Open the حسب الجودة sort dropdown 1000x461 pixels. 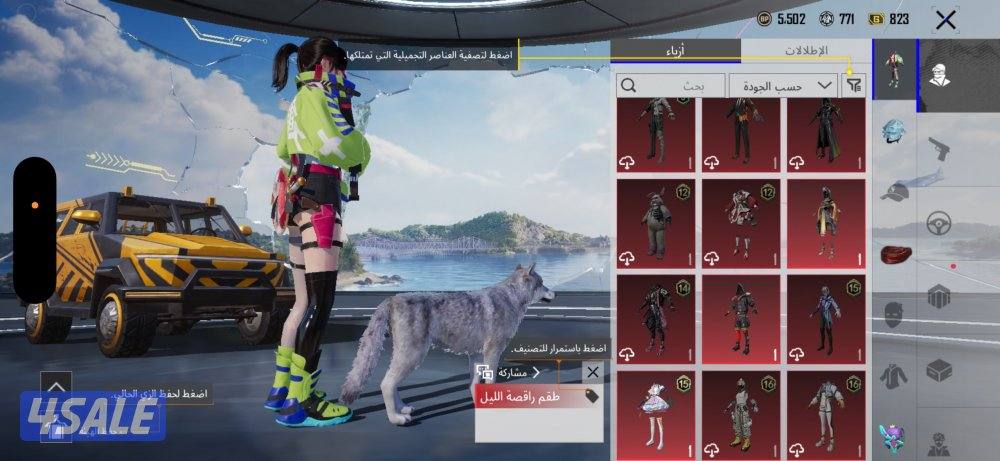(x=783, y=86)
